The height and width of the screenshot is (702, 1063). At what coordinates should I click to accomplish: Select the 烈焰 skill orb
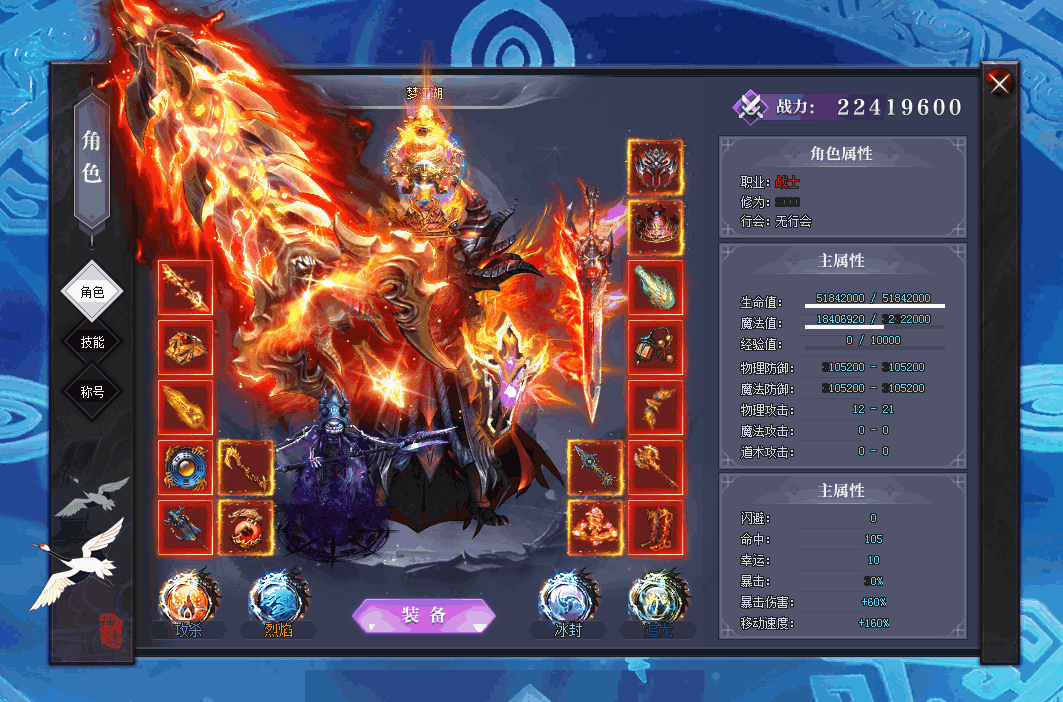(x=277, y=601)
